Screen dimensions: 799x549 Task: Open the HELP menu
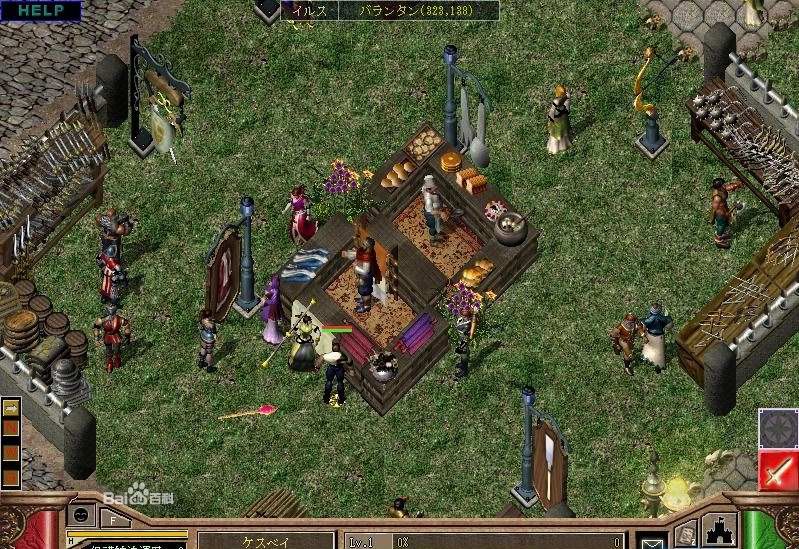39,10
